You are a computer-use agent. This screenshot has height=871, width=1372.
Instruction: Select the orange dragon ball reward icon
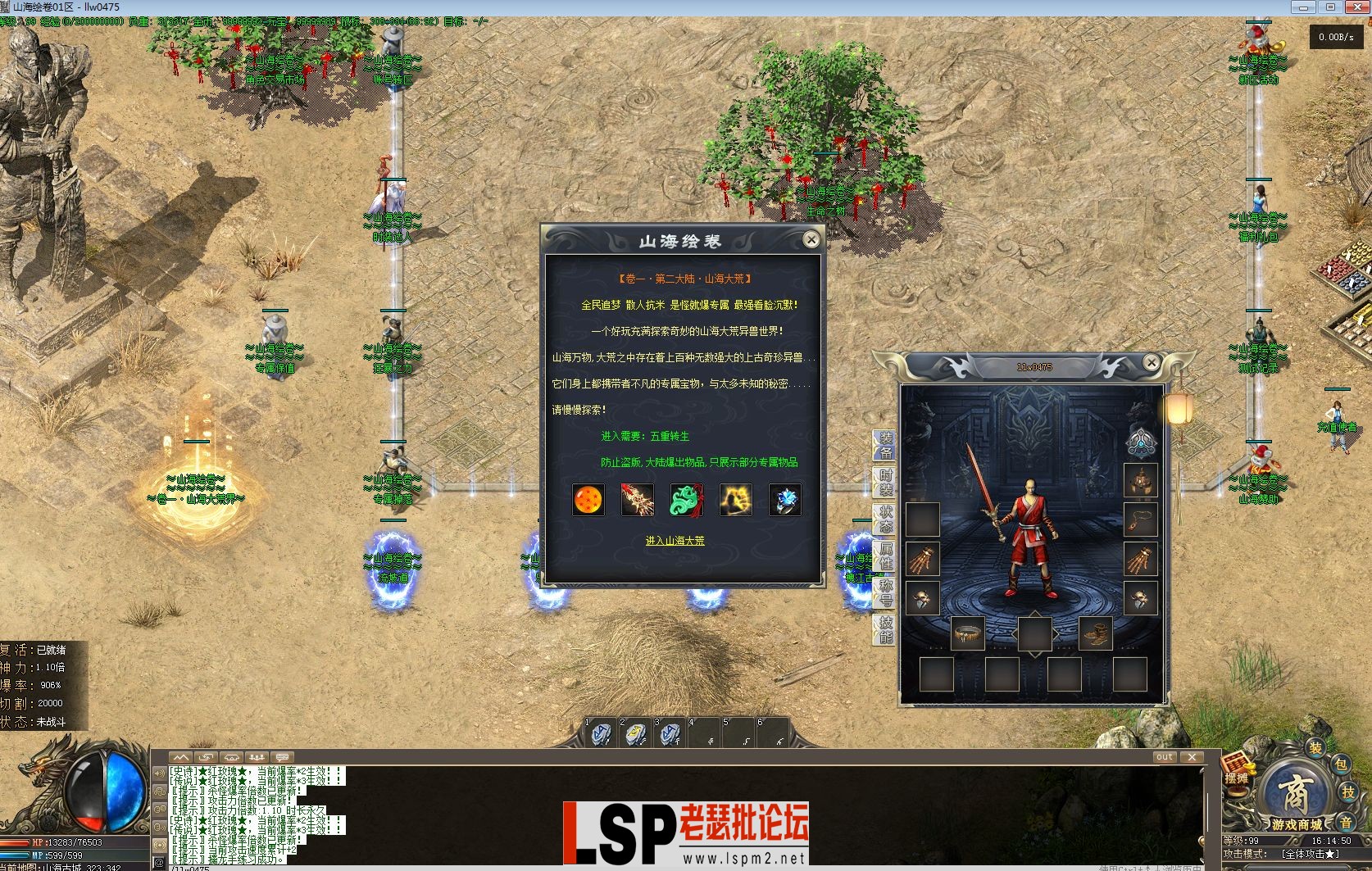point(588,500)
